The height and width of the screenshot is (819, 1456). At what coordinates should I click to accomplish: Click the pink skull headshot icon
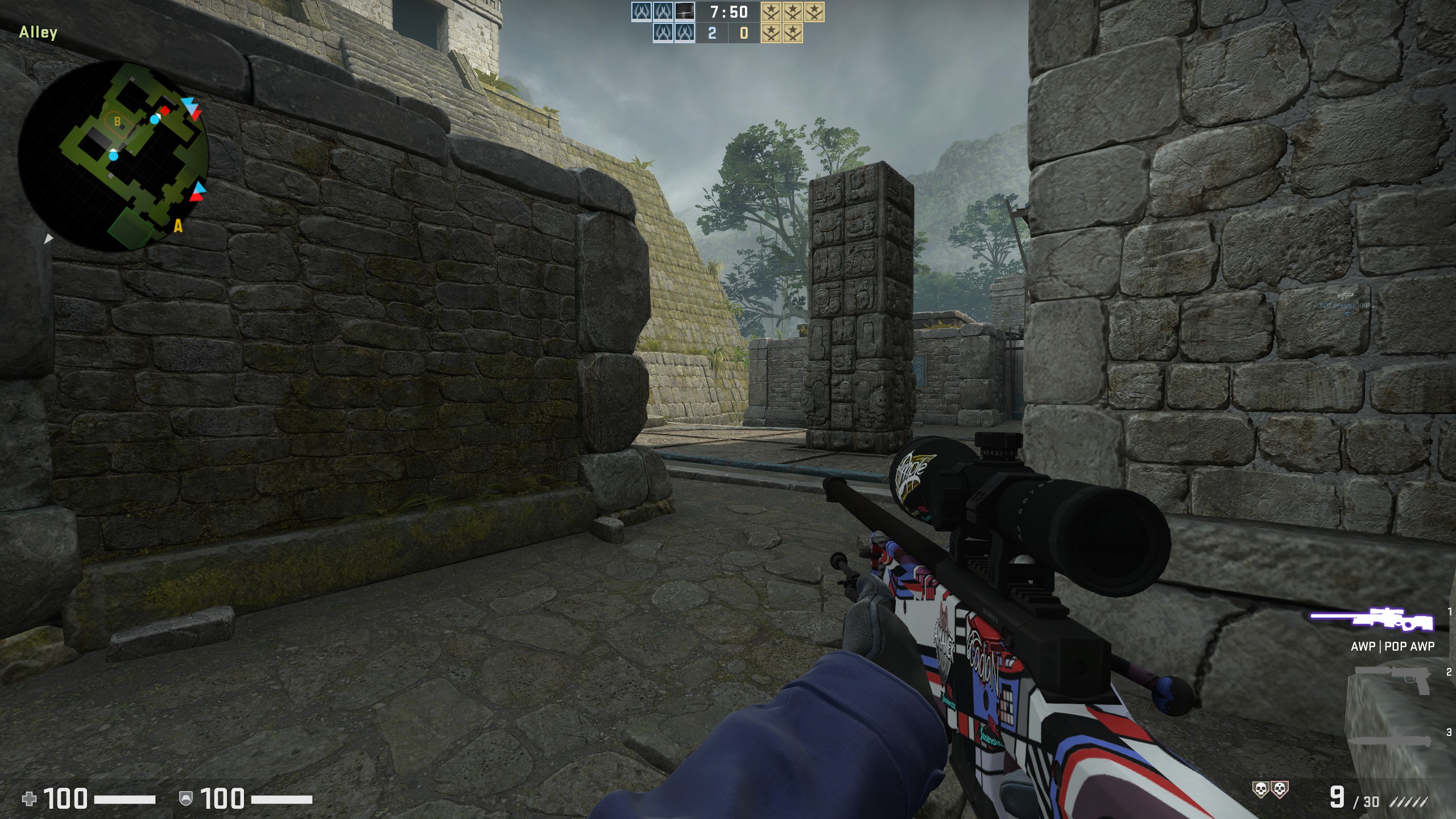point(1280,789)
